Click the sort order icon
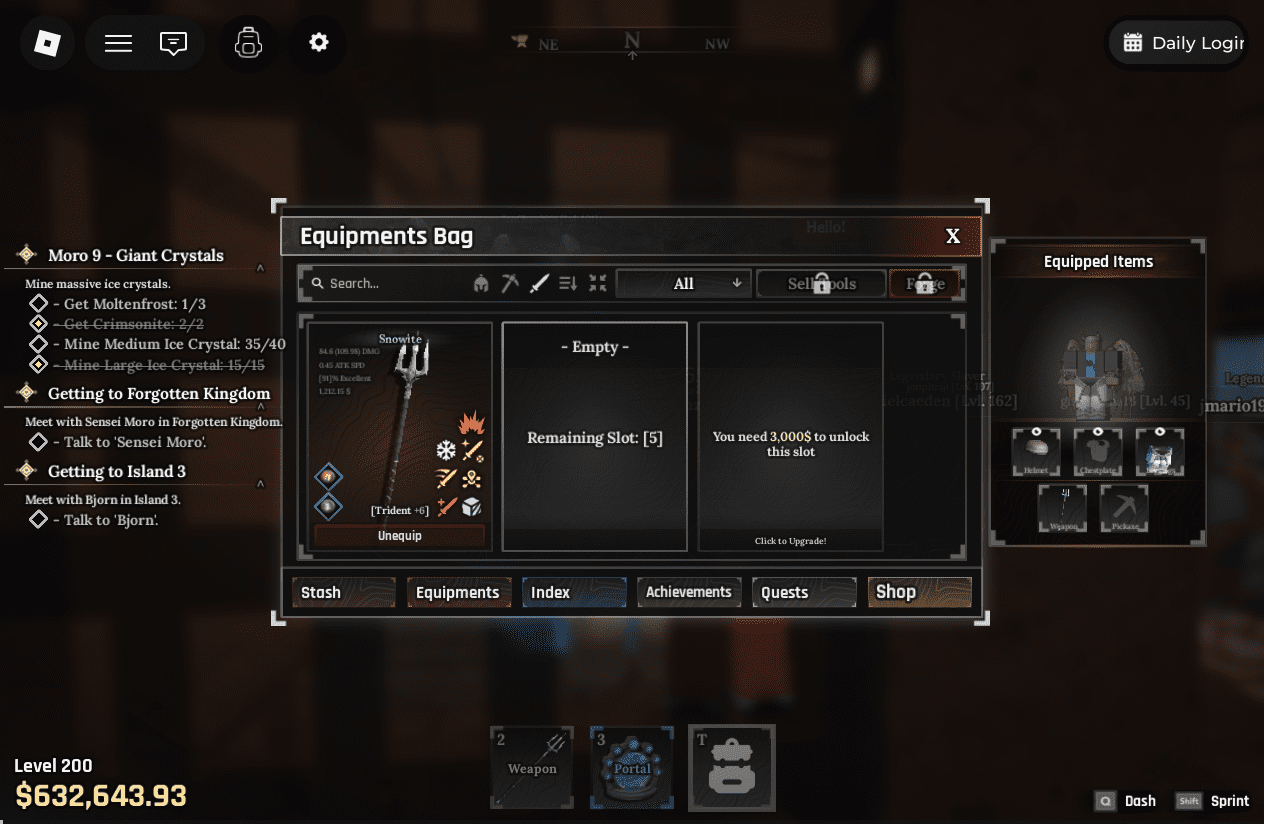Screen dimensions: 1264x824 pyautogui.click(x=568, y=284)
